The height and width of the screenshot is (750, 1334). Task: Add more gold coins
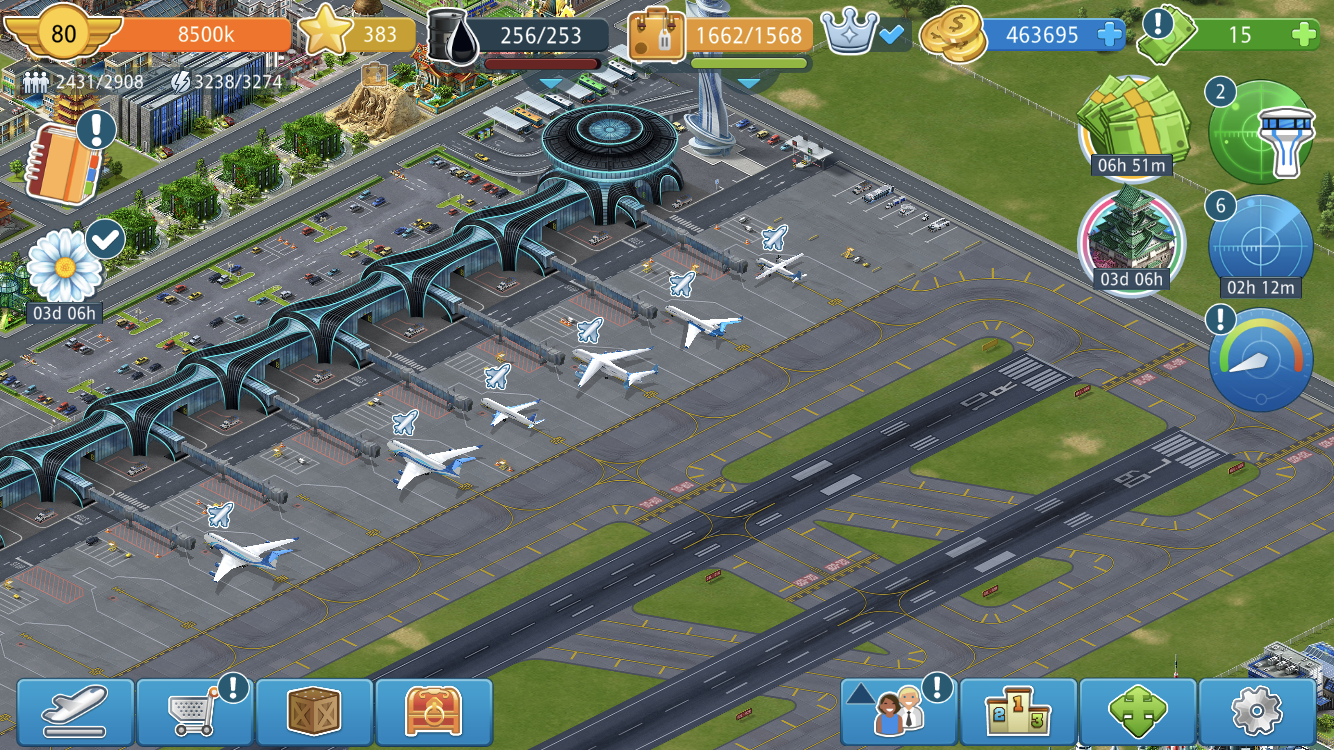tap(1111, 35)
